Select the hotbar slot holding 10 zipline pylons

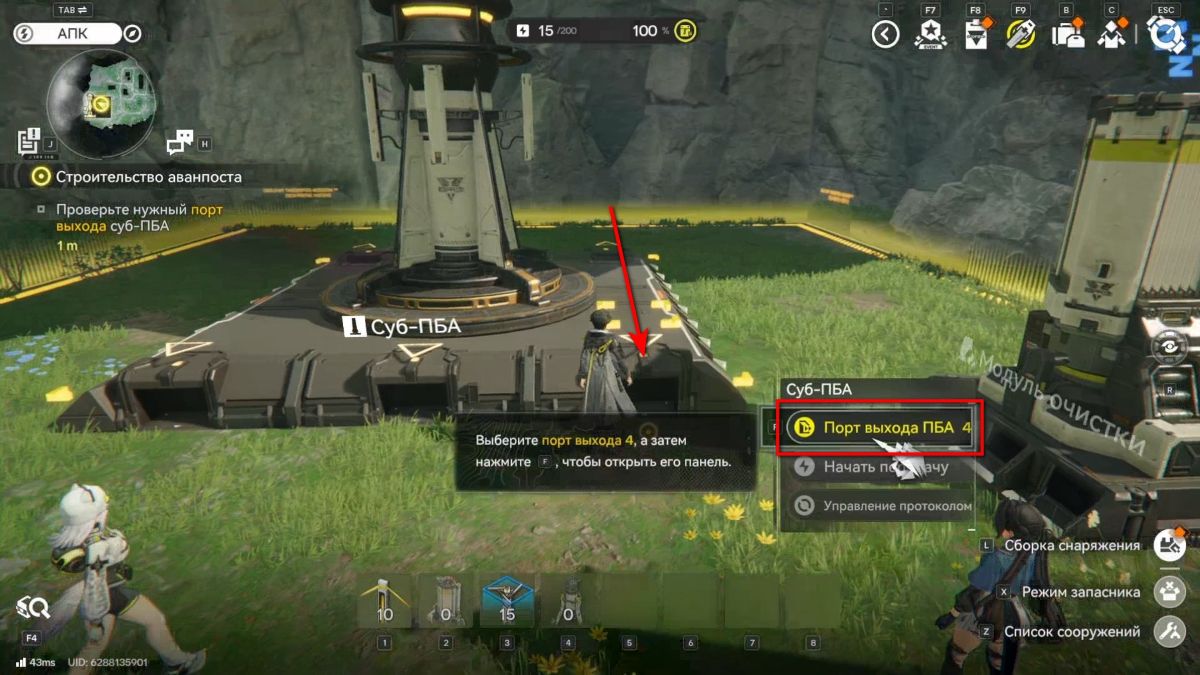384,601
